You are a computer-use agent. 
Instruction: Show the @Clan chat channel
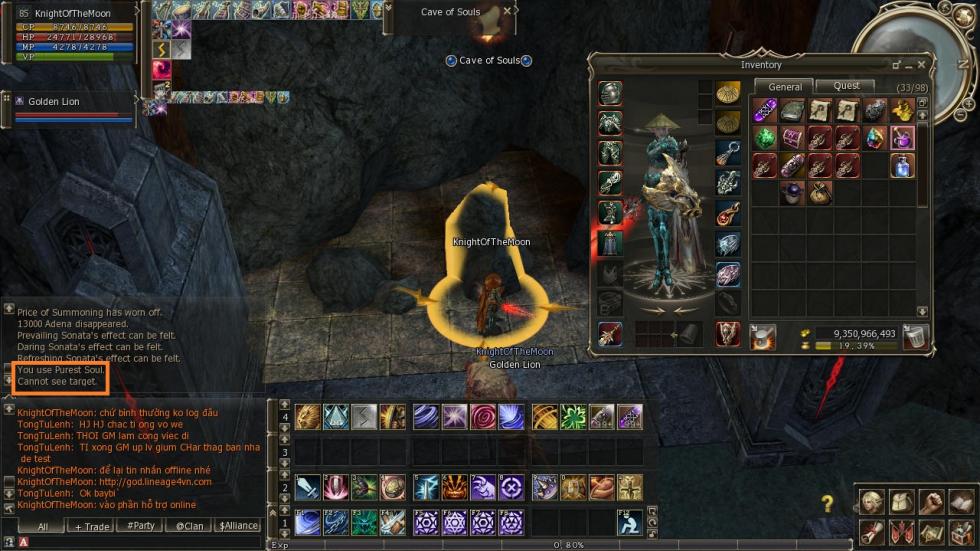coord(189,526)
